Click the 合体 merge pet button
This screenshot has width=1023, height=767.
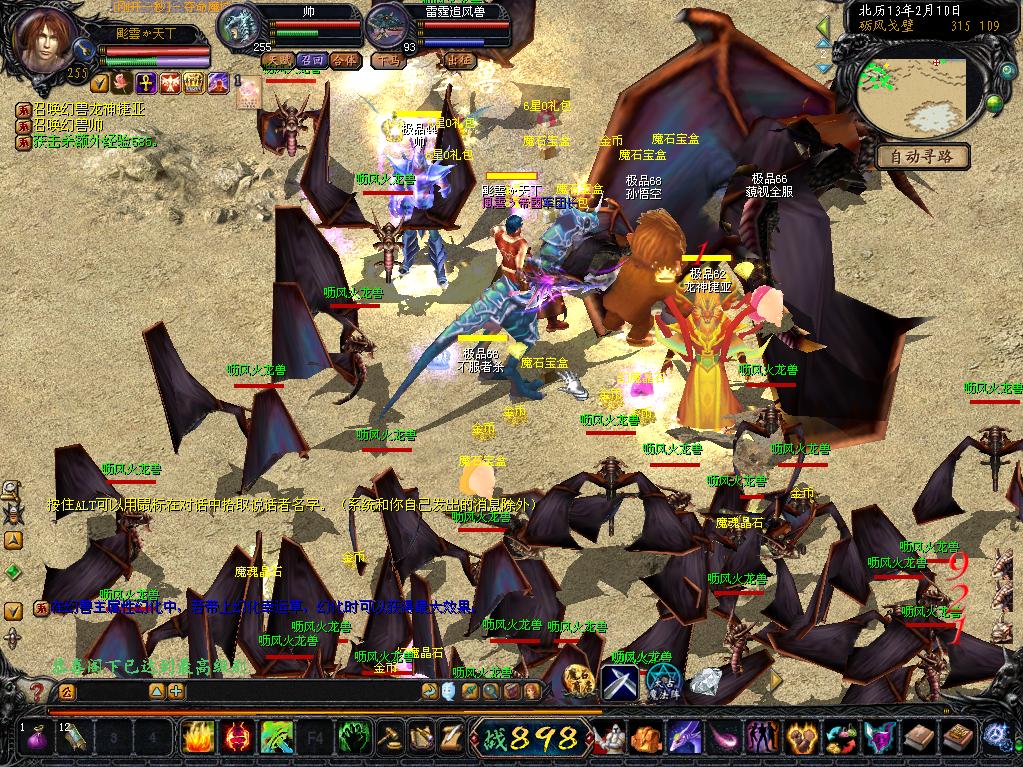(345, 60)
